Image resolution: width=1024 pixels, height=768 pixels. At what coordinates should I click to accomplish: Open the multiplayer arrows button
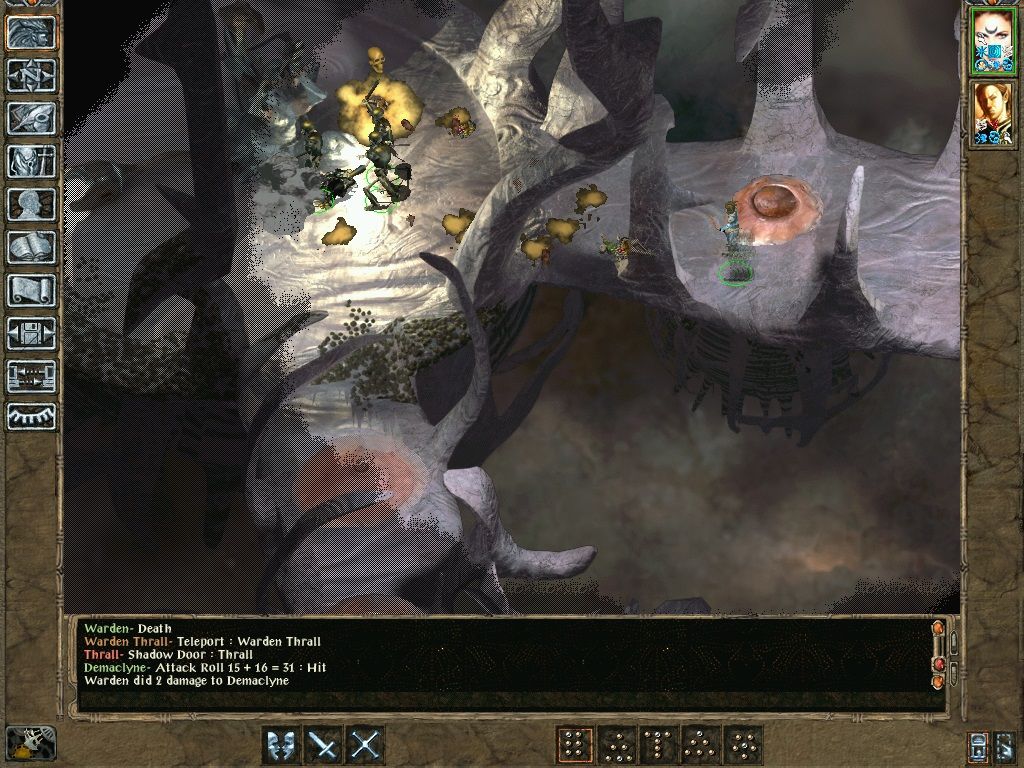(31, 376)
